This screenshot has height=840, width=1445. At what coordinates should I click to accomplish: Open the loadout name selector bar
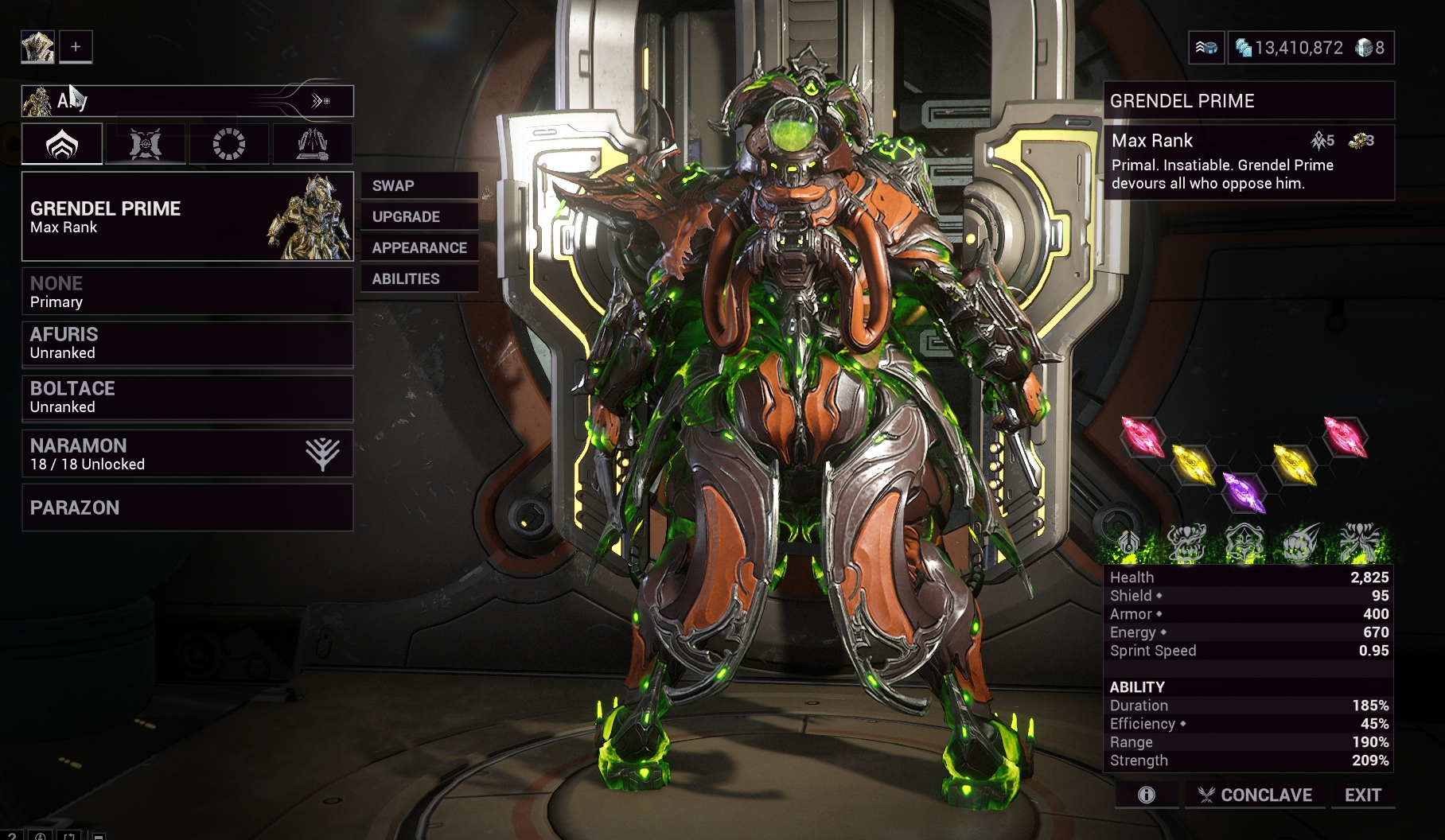pos(187,101)
